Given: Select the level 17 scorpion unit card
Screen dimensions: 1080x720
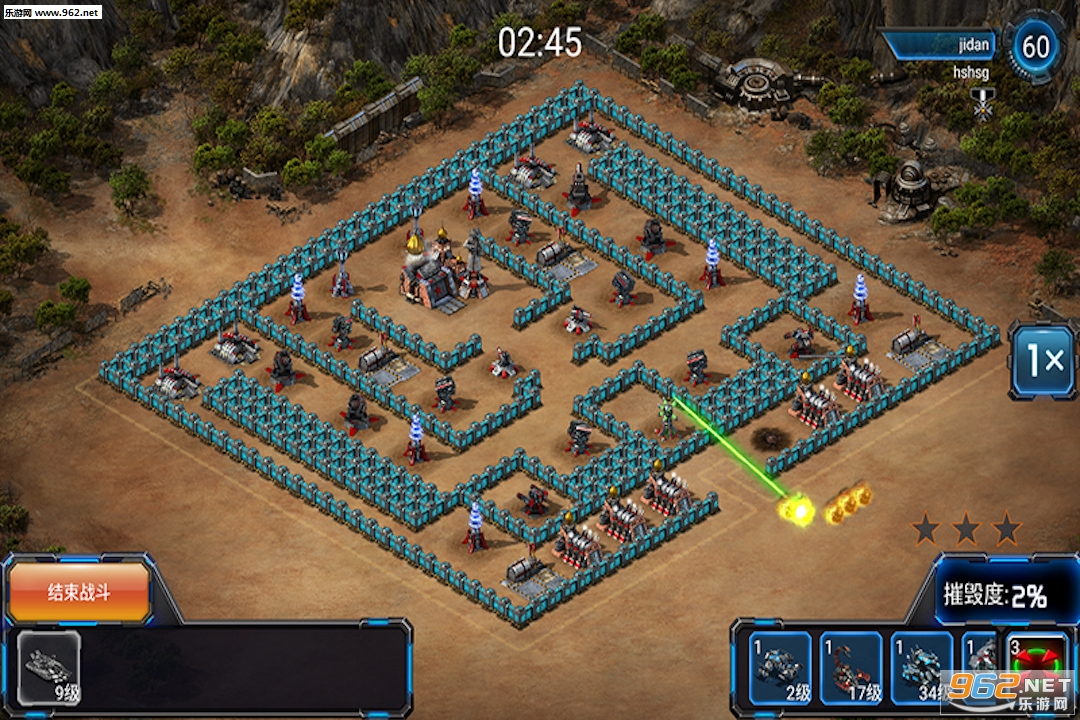Looking at the screenshot, I should pyautogui.click(x=851, y=668).
